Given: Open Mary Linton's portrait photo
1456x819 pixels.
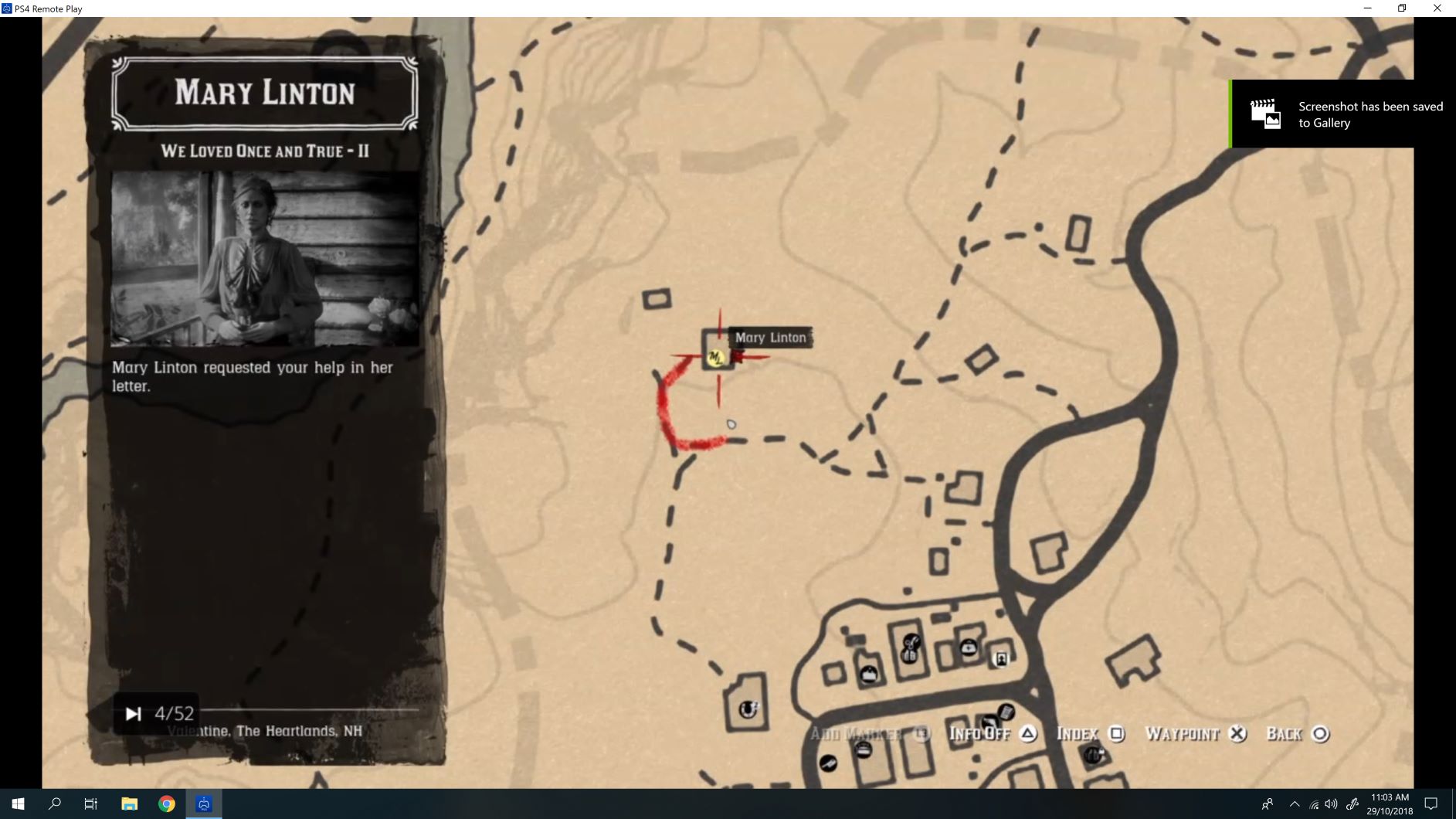Looking at the screenshot, I should tap(265, 259).
